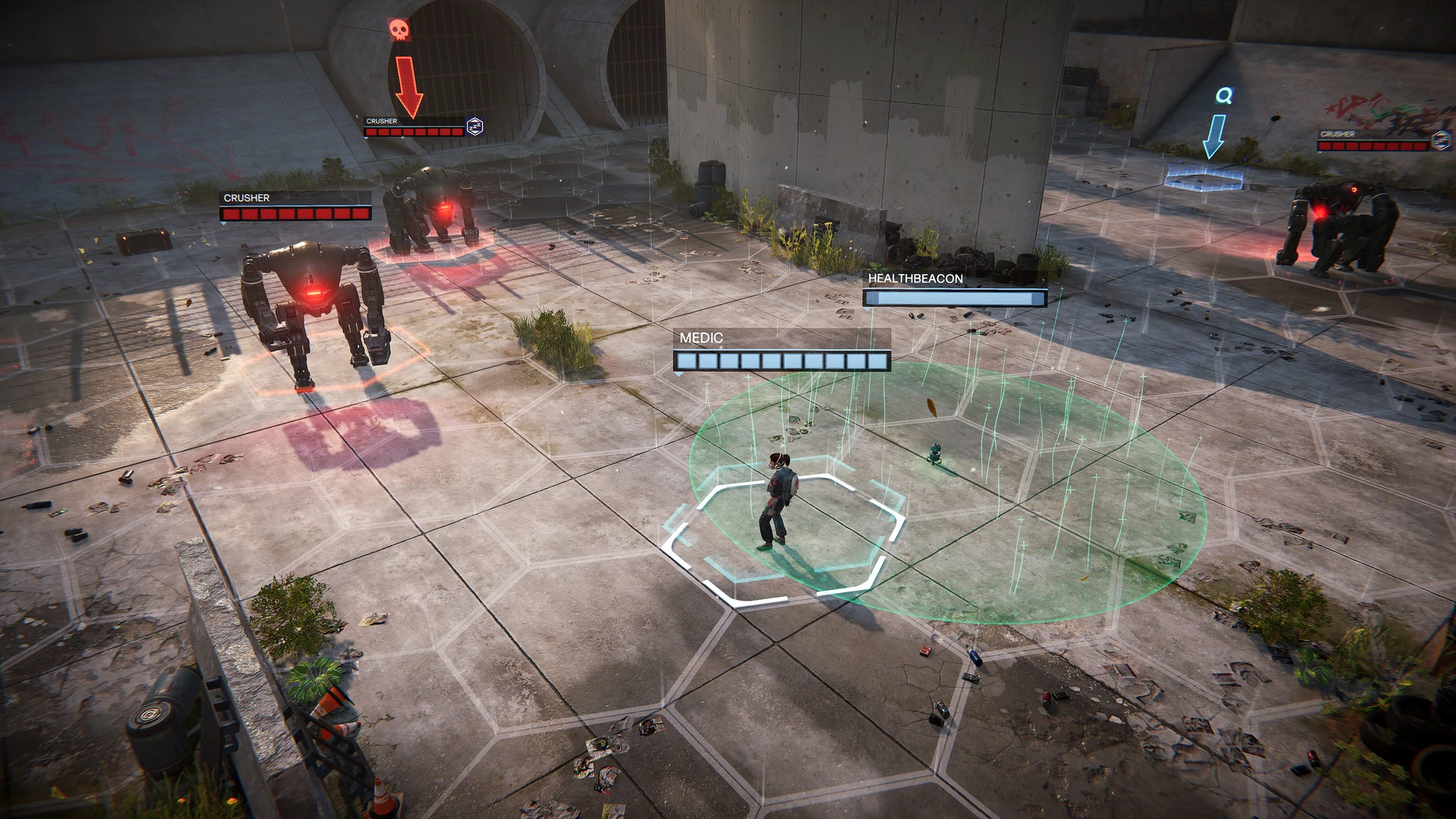Select the Medic unit inside the white hex marker
Image resolution: width=1456 pixels, height=819 pixels.
pos(776,502)
